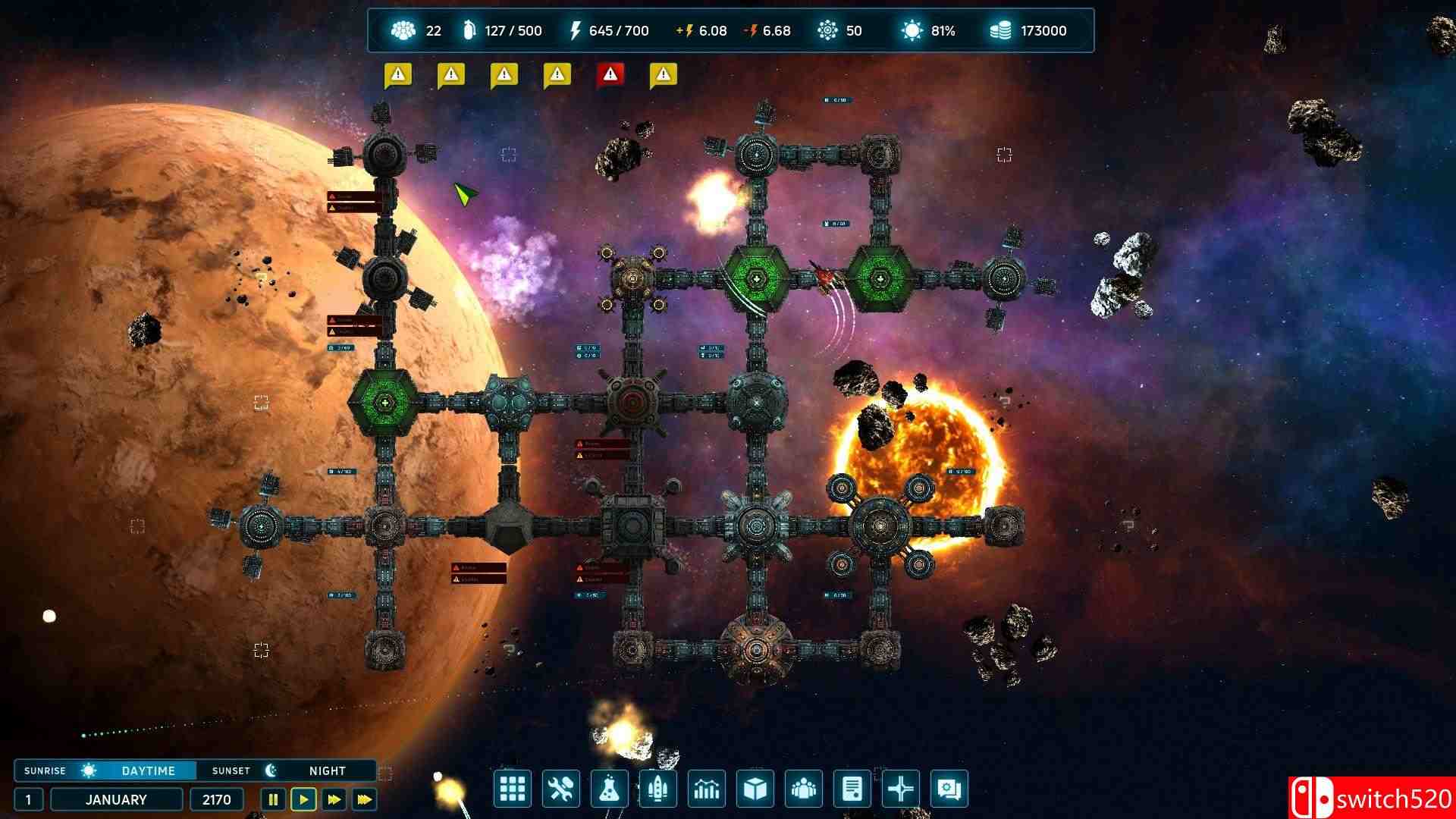
Task: Open the research flask panel
Action: [x=609, y=789]
